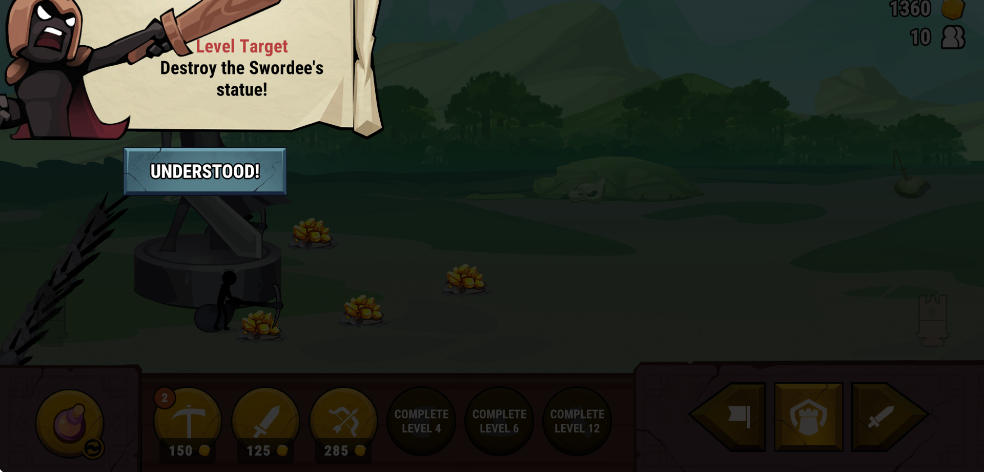This screenshot has width=984, height=472.
Task: Select the locked Complete Level 4 unit slot
Action: tap(421, 421)
